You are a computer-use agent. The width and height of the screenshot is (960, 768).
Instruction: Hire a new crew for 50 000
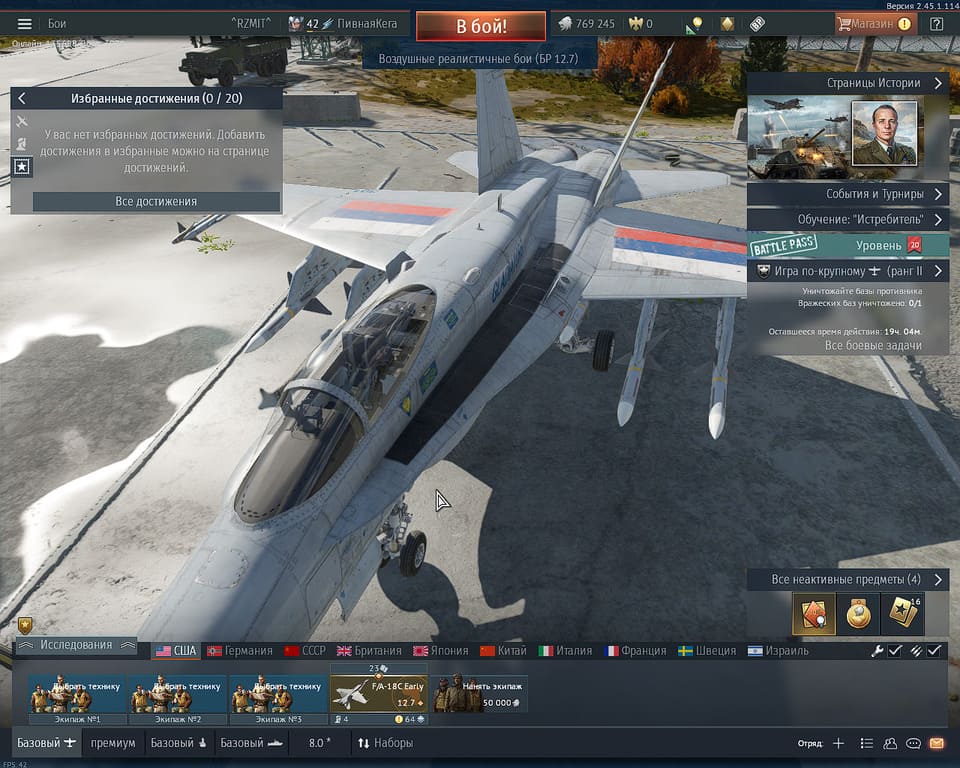(x=480, y=693)
